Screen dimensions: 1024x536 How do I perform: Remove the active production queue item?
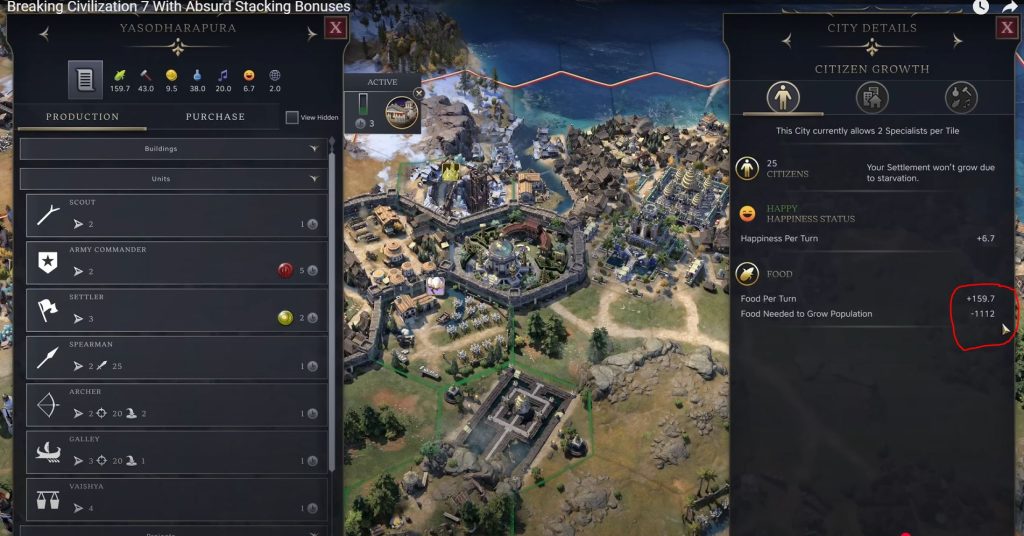coord(419,93)
